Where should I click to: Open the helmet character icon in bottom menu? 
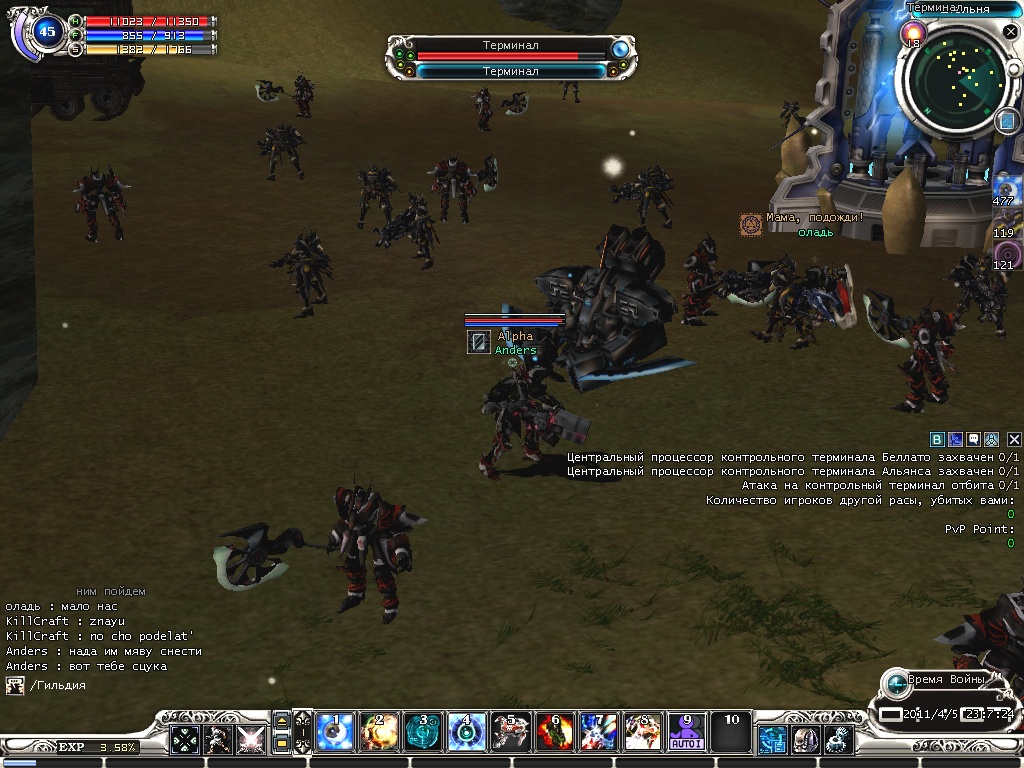pyautogui.click(x=805, y=739)
